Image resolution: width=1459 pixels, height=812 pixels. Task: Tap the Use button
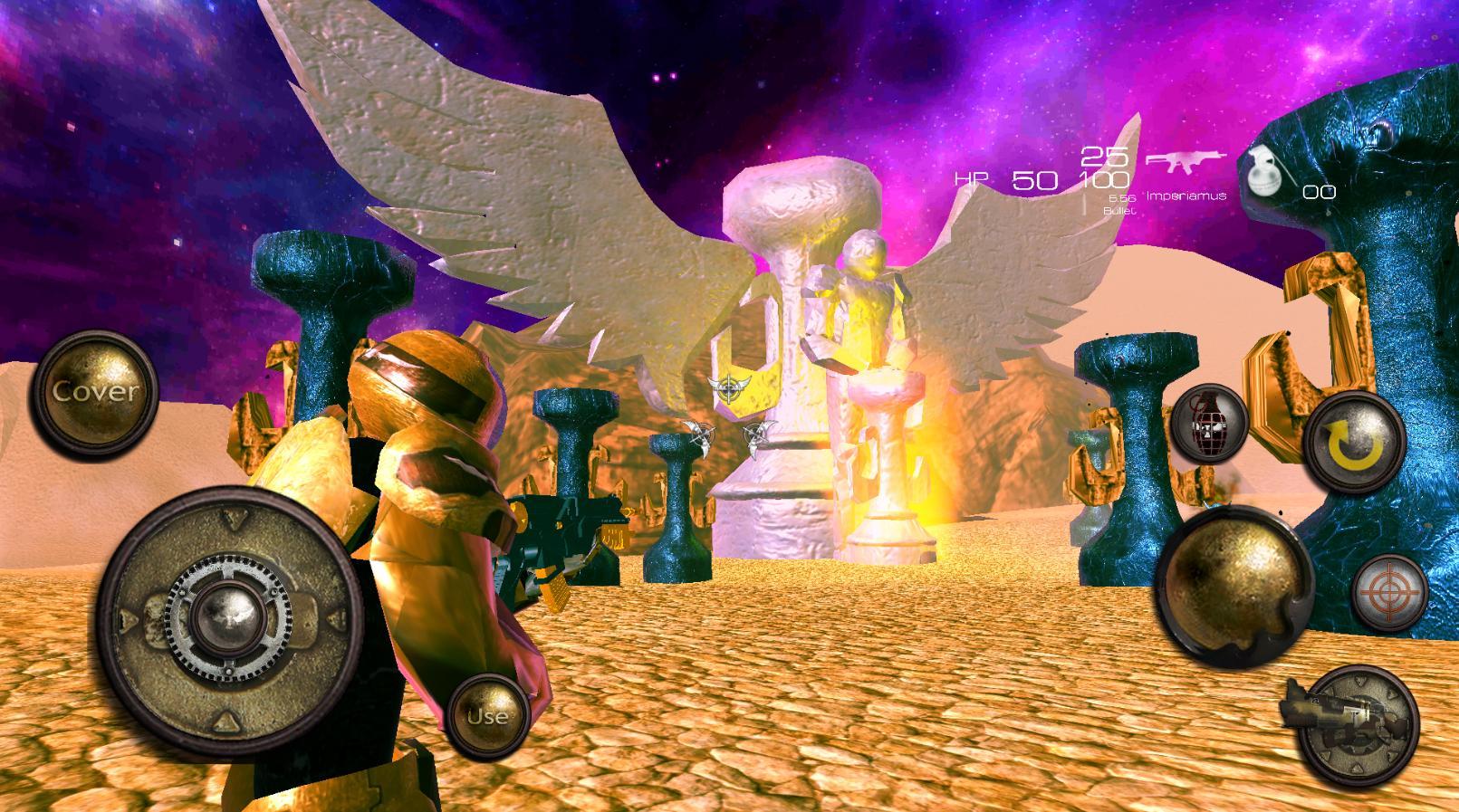487,715
